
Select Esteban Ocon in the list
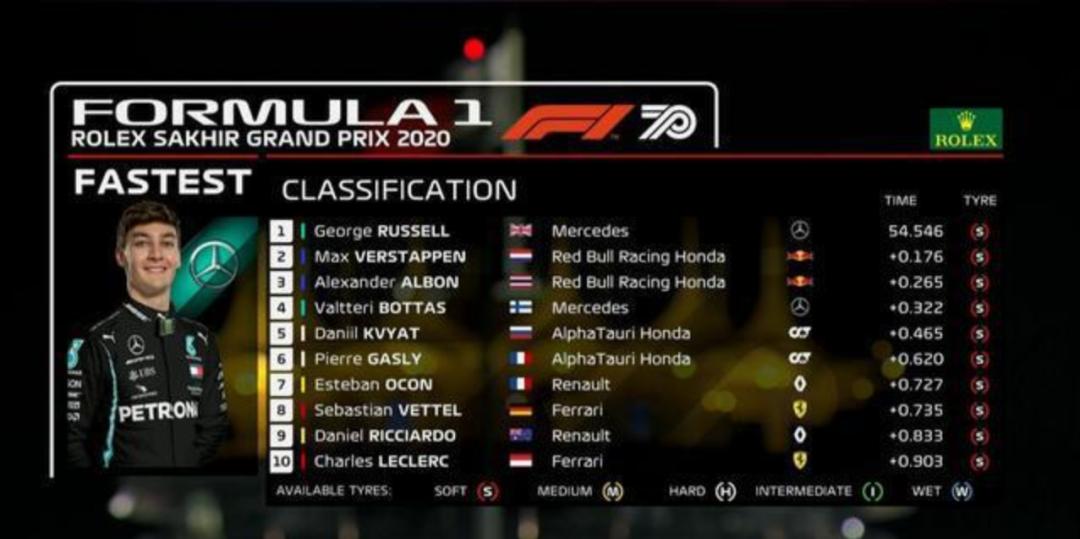[x=373, y=385]
